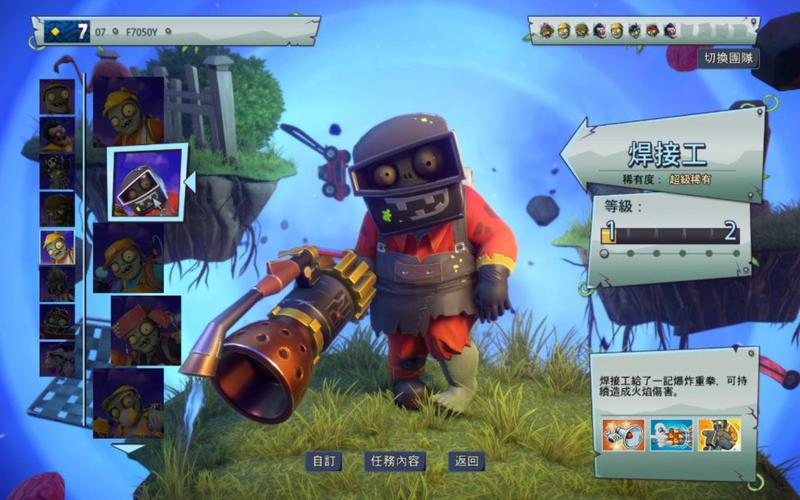Viewport: 800px width, 500px height.
Task: Open the level progress bar
Action: coord(670,234)
